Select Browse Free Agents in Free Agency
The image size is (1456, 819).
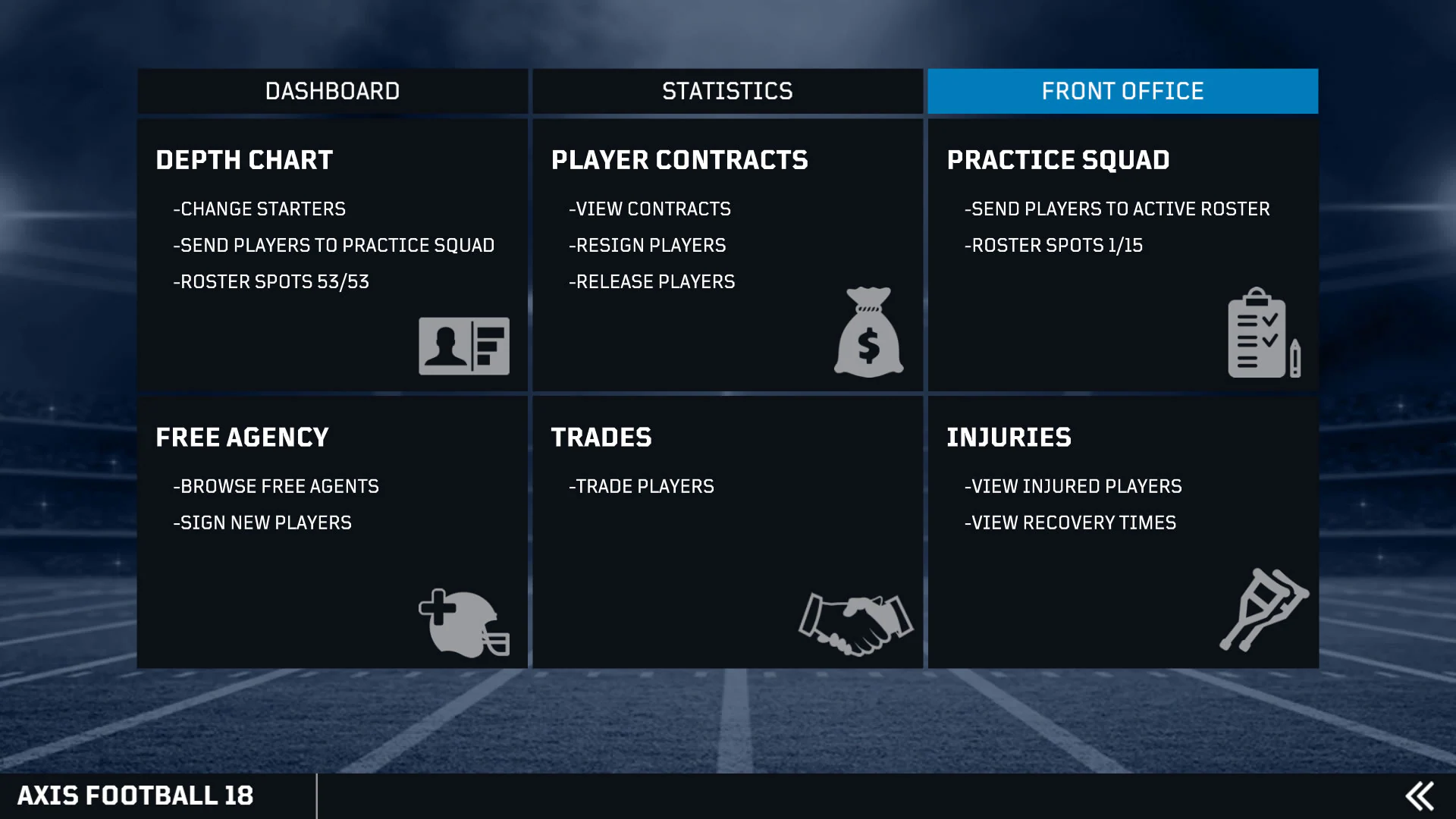277,486
